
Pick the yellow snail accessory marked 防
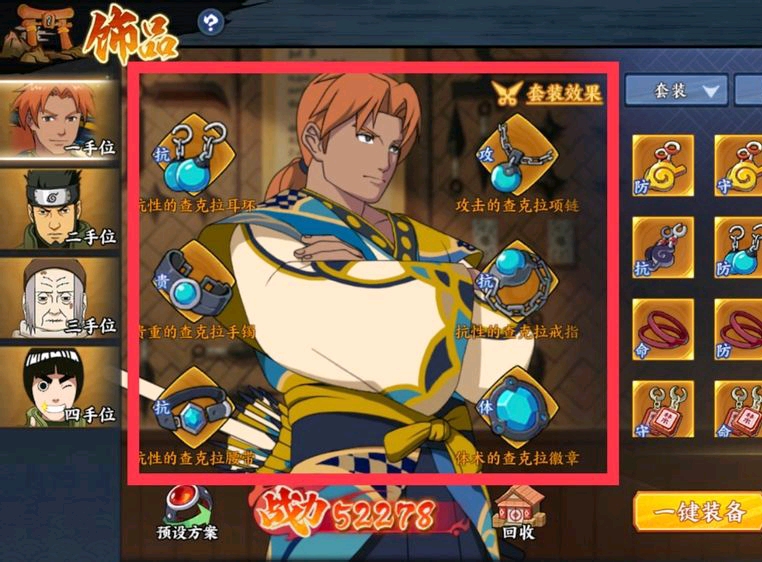pos(662,166)
